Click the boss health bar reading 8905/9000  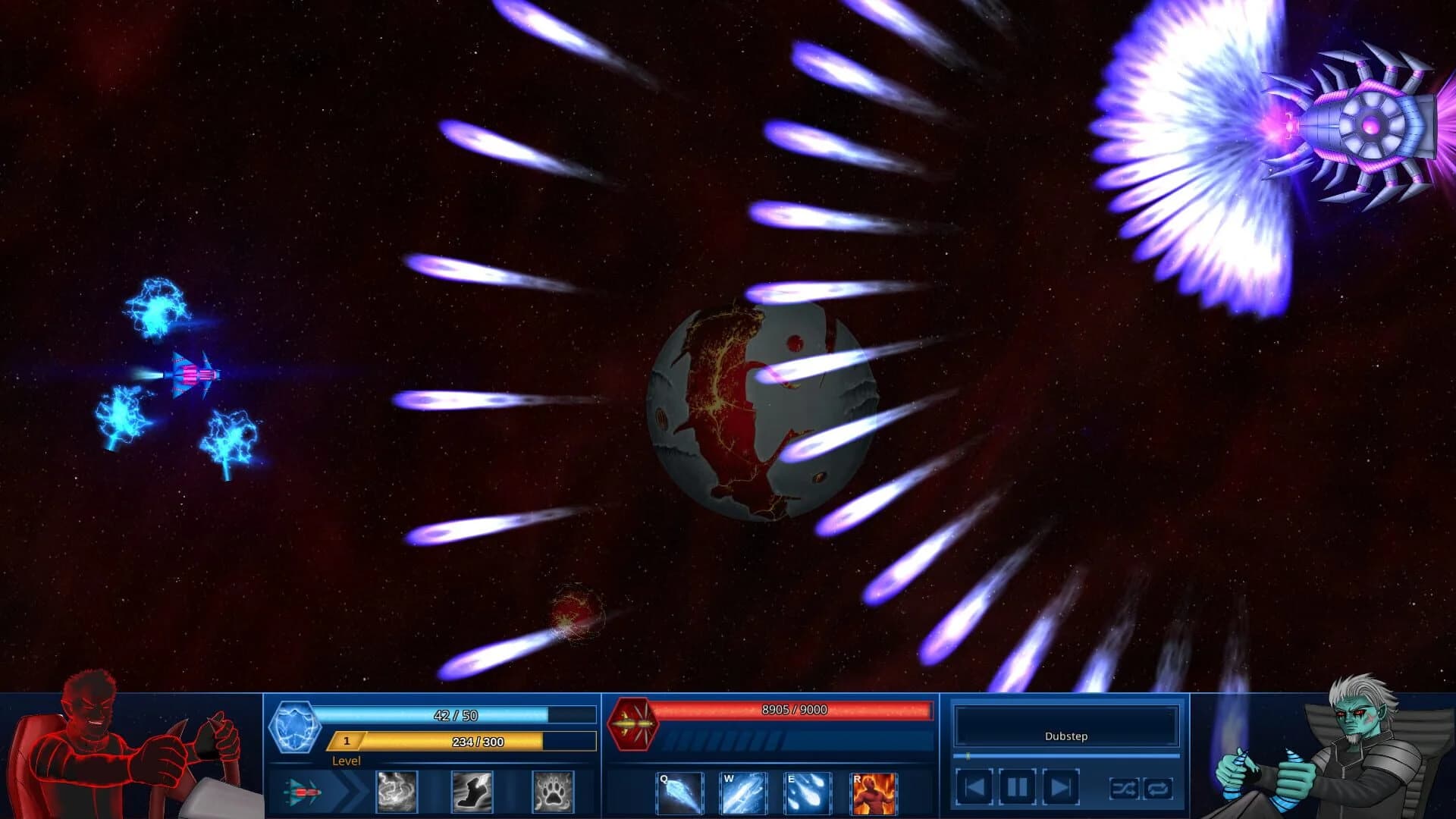[793, 711]
